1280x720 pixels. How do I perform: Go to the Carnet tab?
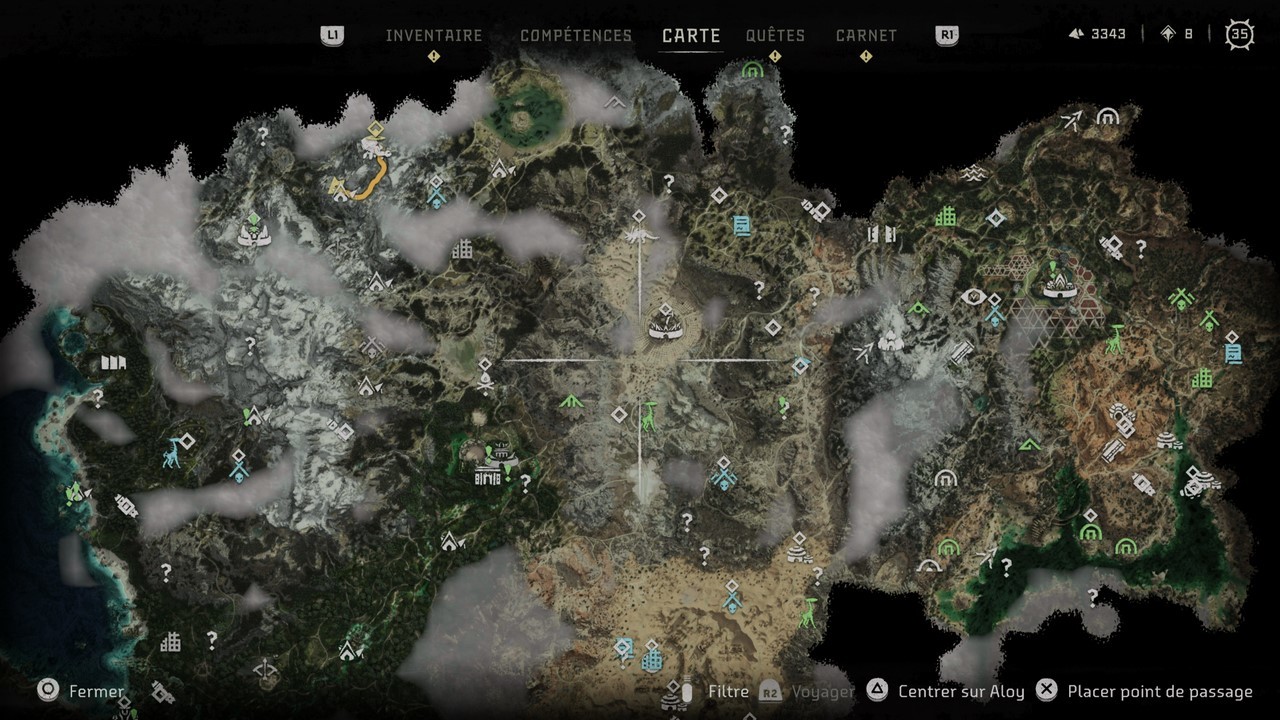[866, 35]
